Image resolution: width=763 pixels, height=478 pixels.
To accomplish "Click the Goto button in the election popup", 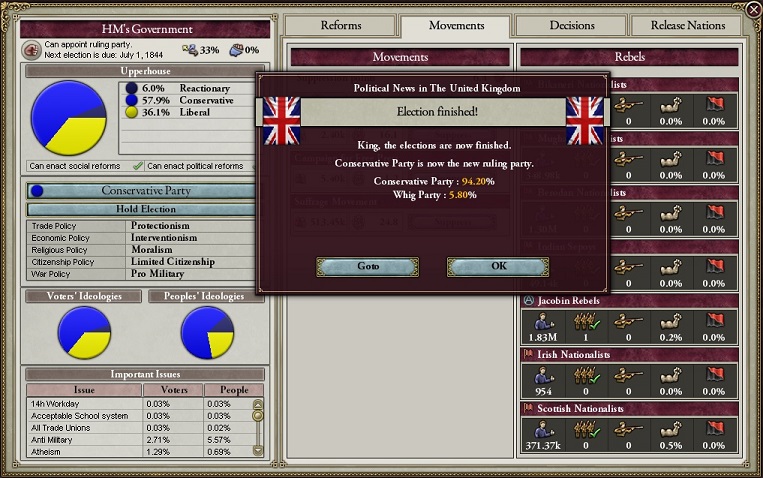I will tap(368, 266).
